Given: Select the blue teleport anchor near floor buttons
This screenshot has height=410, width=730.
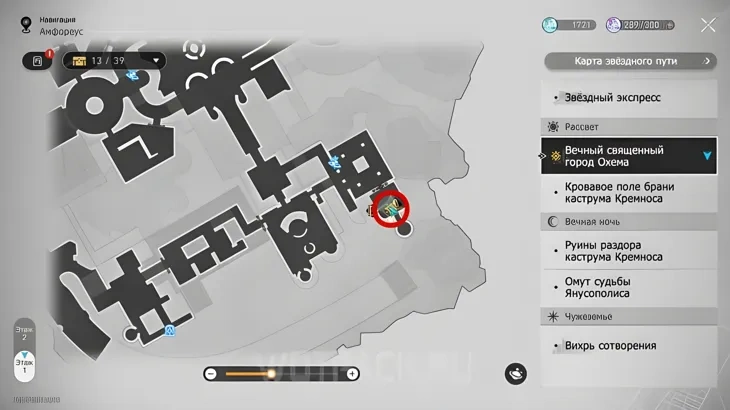Looking at the screenshot, I should pyautogui.click(x=170, y=330).
